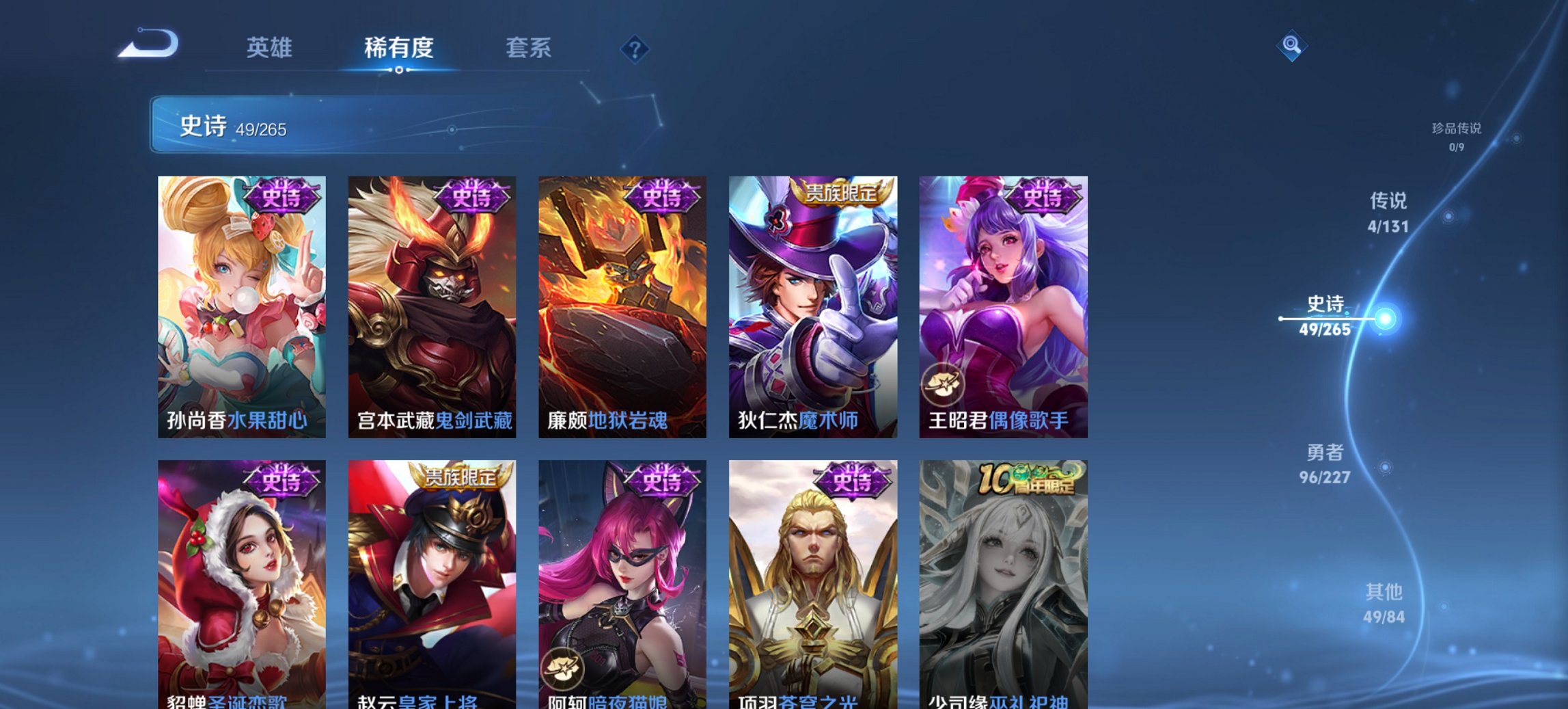Click the question mark help icon
This screenshot has height=709, width=1568.
coord(635,49)
